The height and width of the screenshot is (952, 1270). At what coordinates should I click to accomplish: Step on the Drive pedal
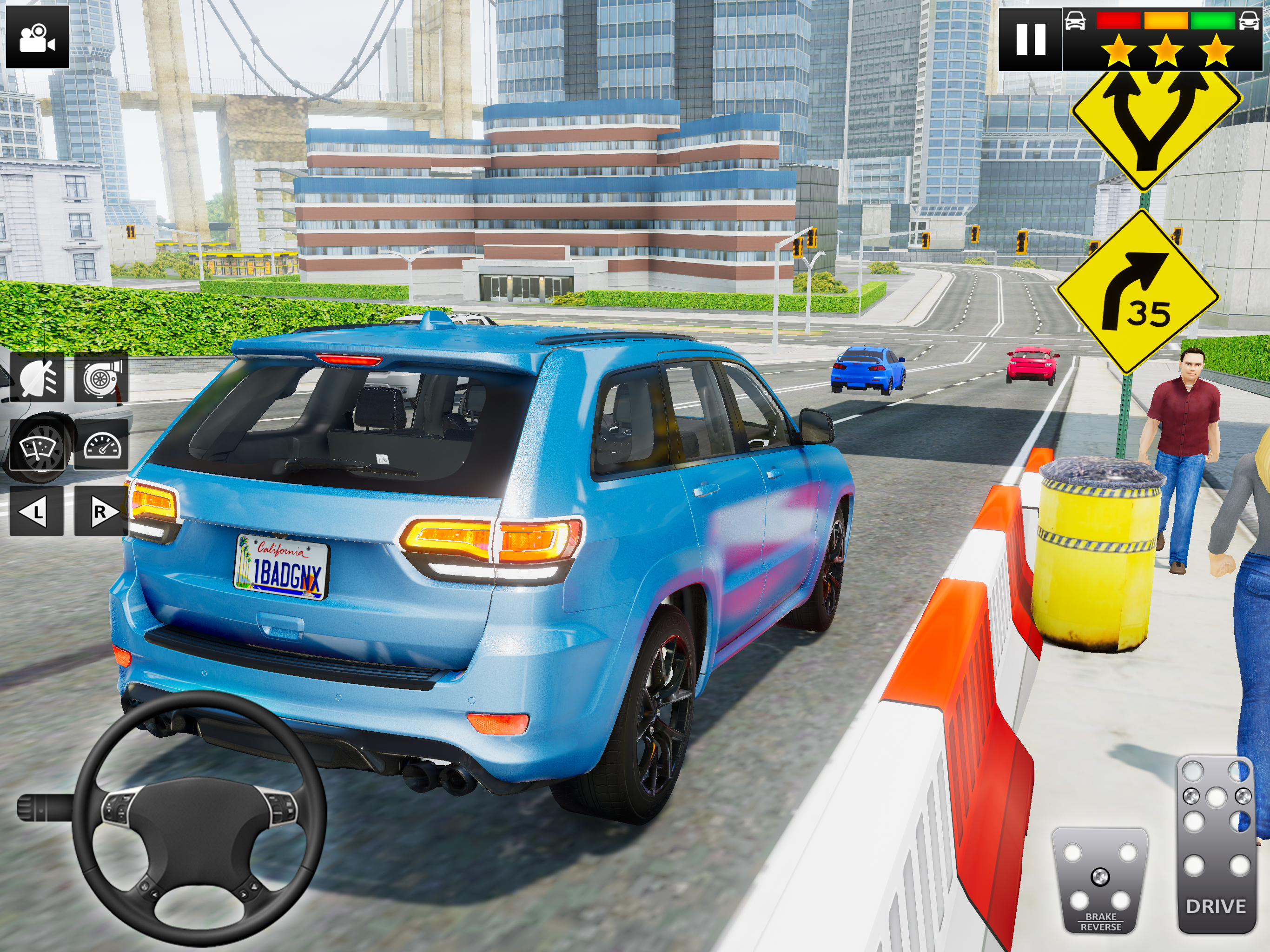(1216, 844)
